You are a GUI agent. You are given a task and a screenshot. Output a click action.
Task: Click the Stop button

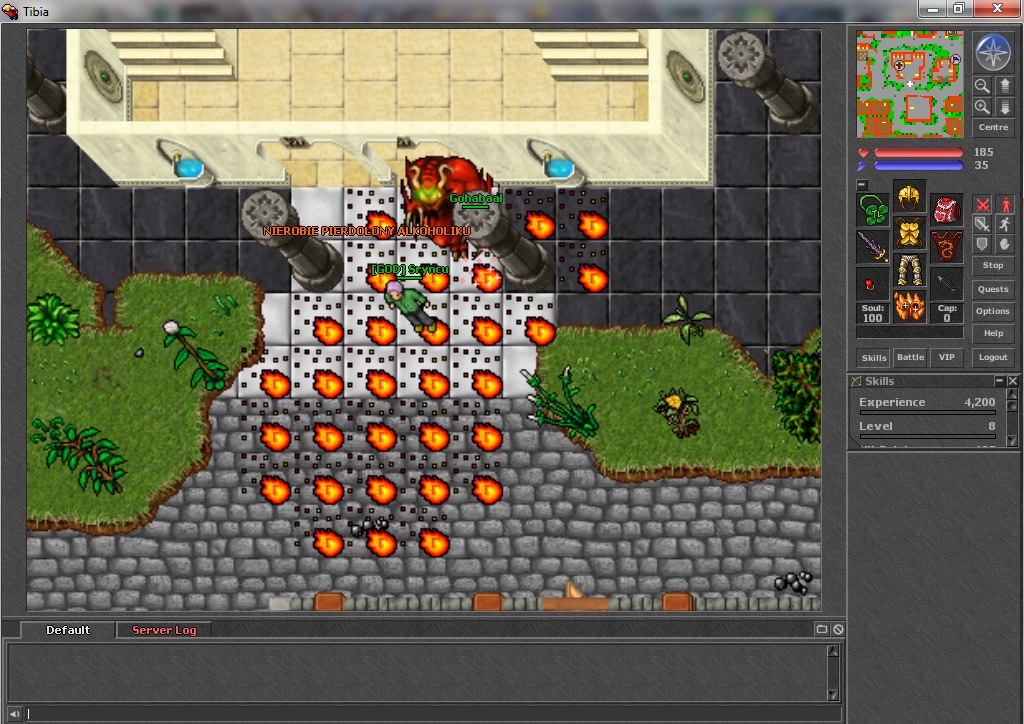[993, 265]
